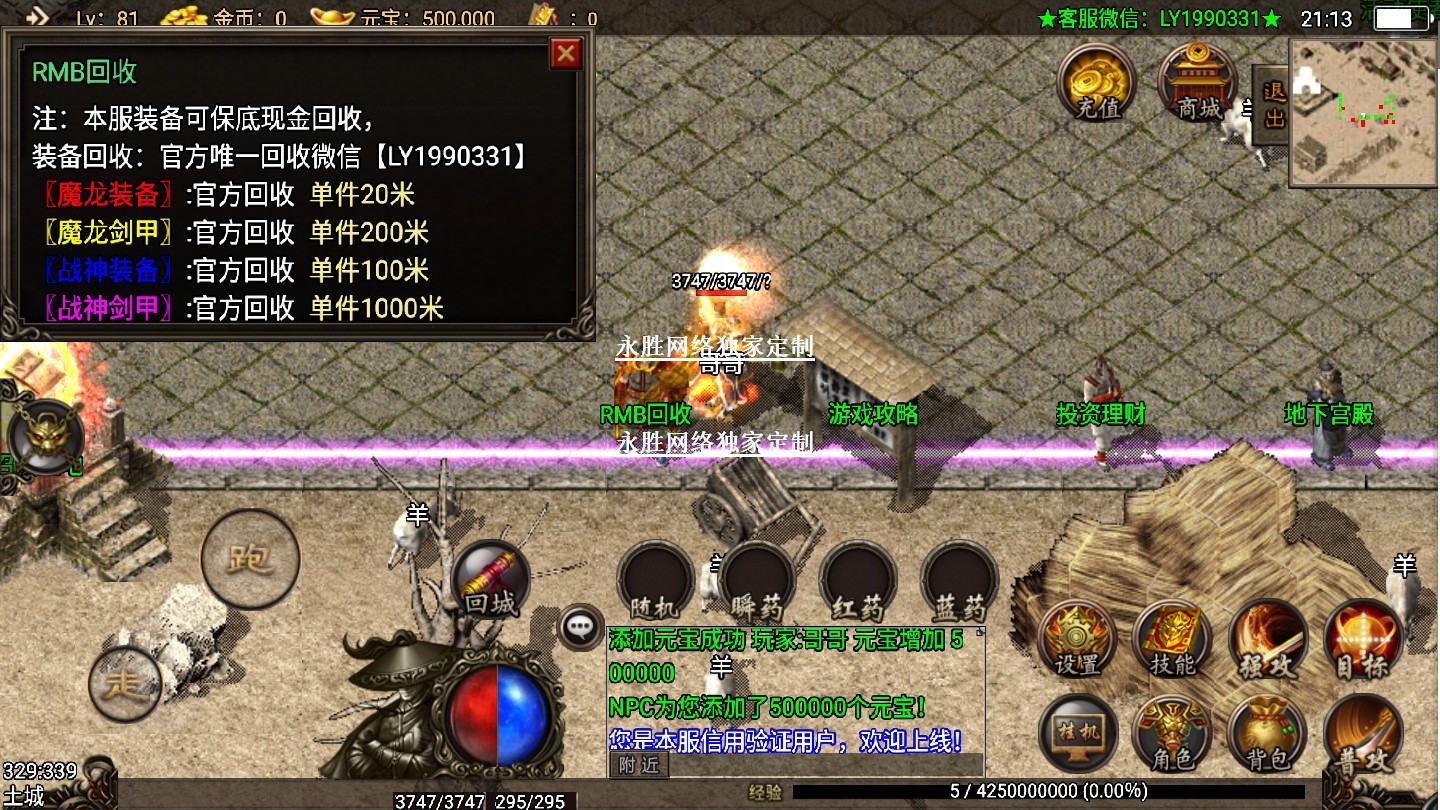Use the 瞬药 instant potion slot
This screenshot has width=1440, height=810.
(x=757, y=580)
